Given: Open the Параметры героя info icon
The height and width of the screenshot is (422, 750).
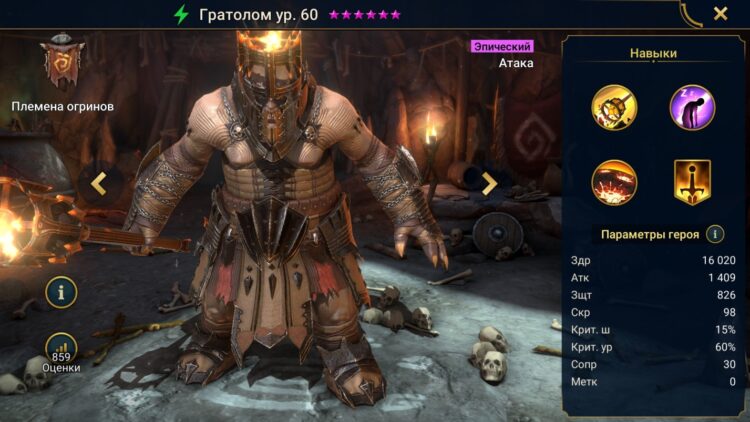Looking at the screenshot, I should [x=715, y=234].
